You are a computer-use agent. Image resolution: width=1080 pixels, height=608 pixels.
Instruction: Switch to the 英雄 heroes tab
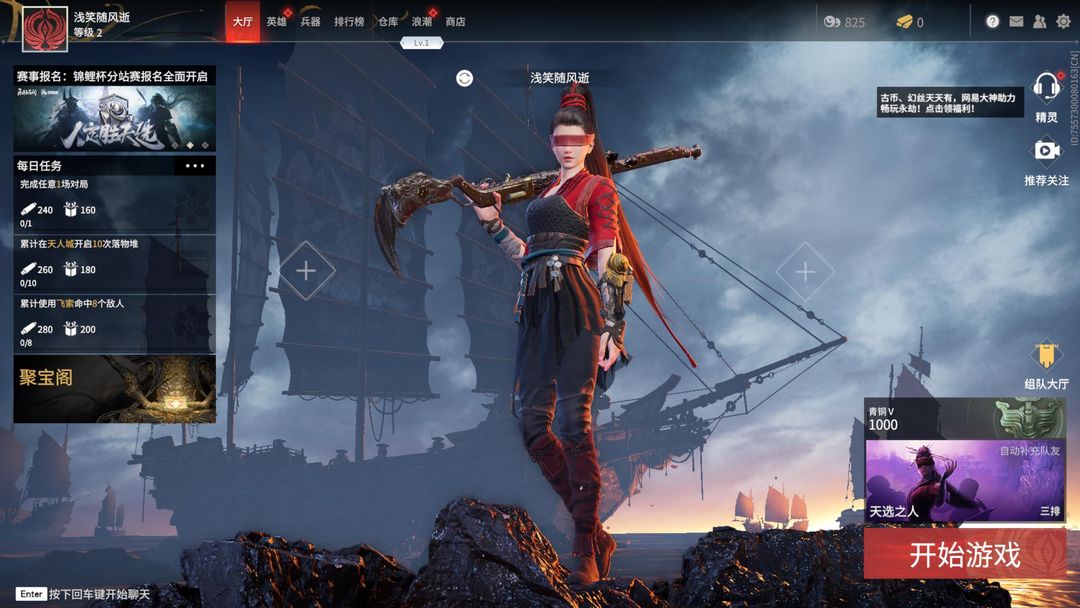coord(276,21)
